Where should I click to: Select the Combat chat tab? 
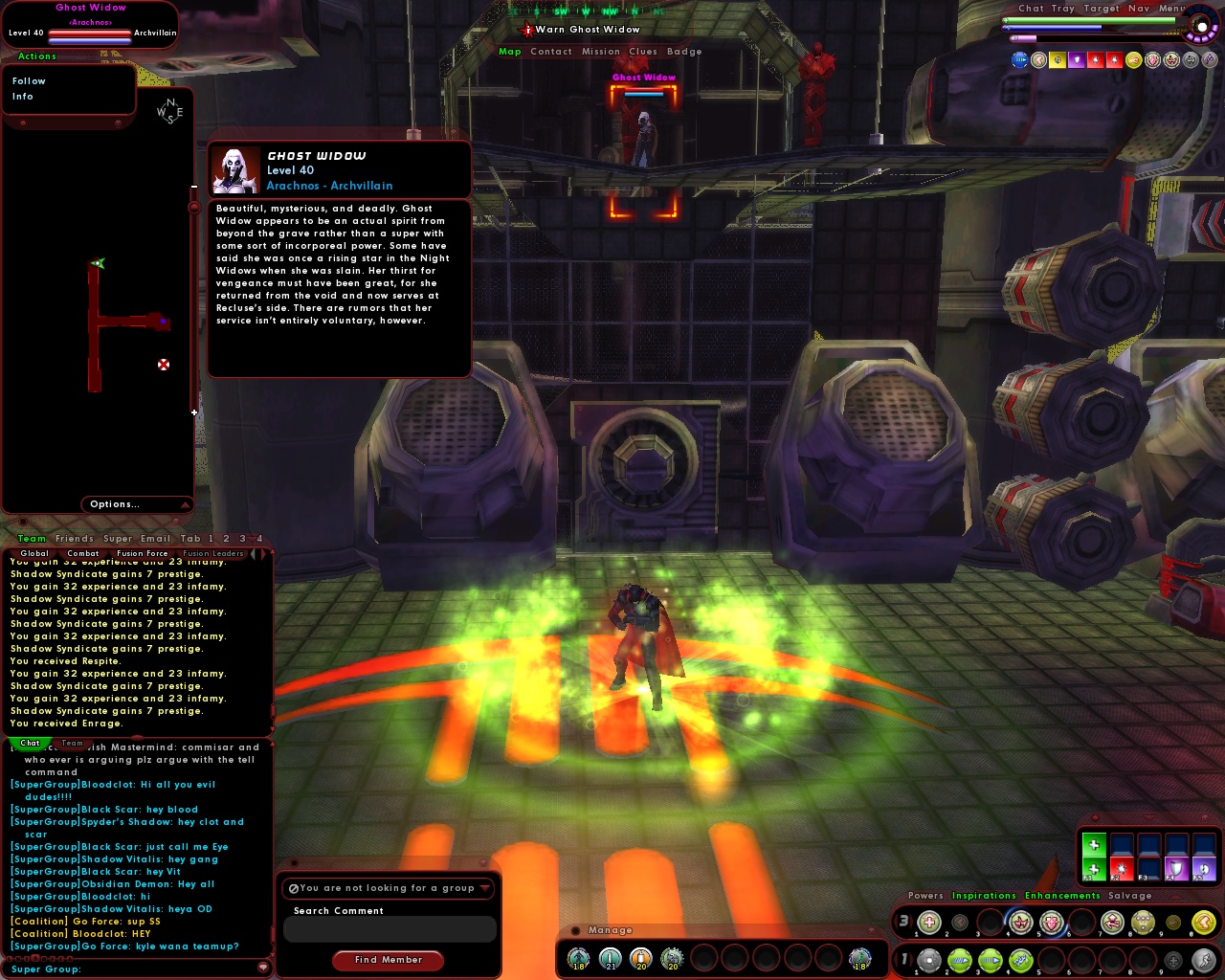(83, 553)
